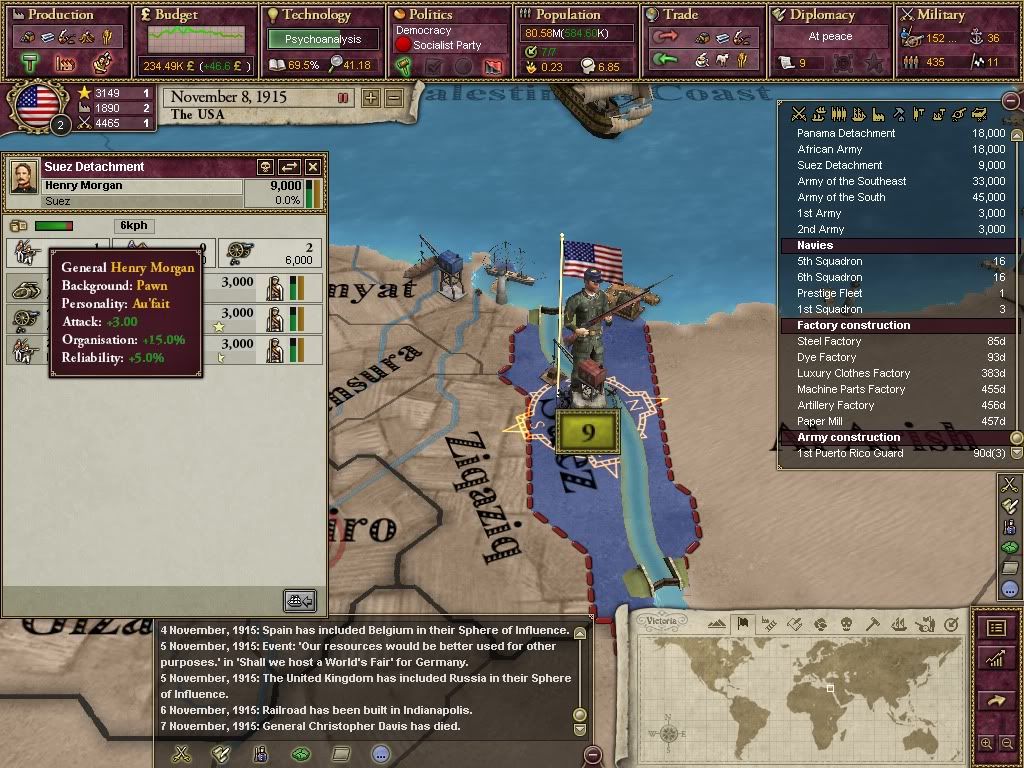The height and width of the screenshot is (768, 1024).
Task: Open the Production screen
Action: pos(60,15)
